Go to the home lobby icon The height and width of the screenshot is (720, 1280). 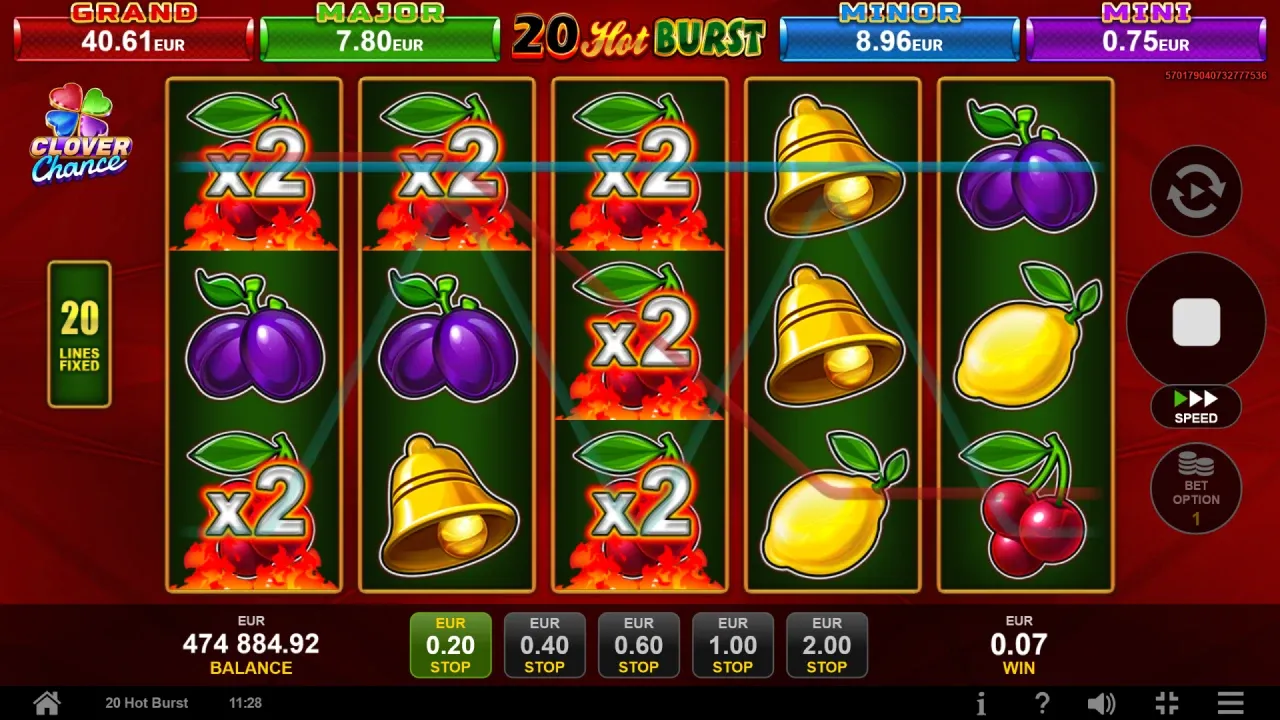[47, 703]
